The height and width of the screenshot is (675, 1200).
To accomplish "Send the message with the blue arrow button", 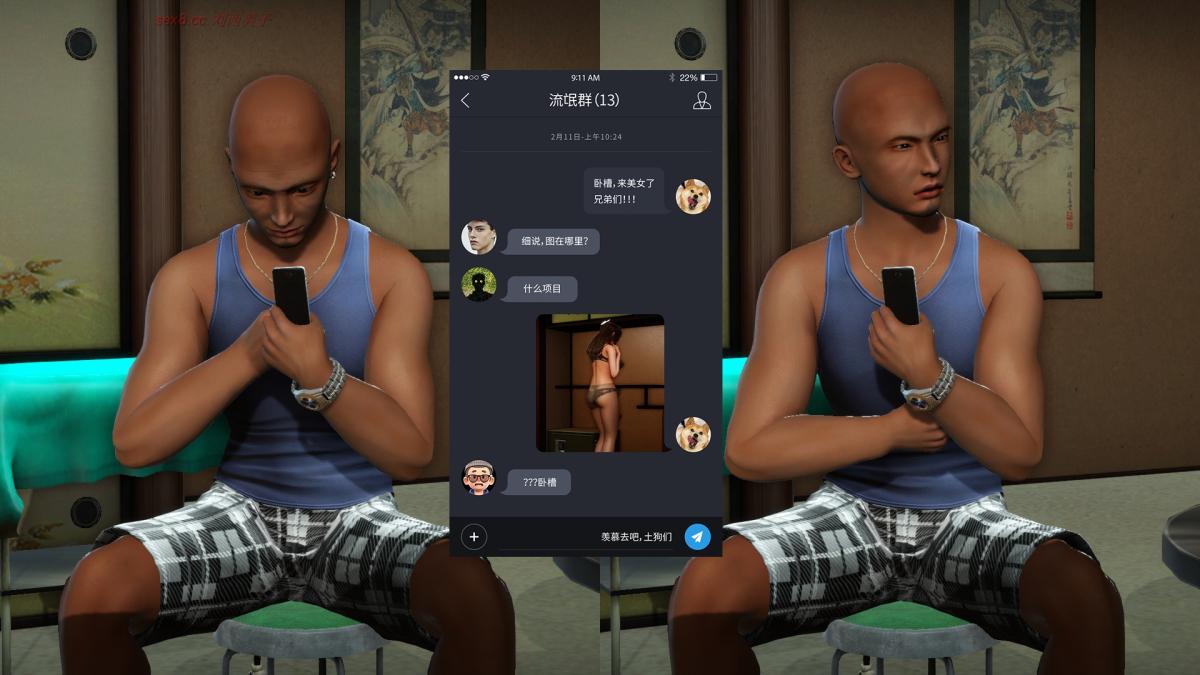I will [x=697, y=537].
